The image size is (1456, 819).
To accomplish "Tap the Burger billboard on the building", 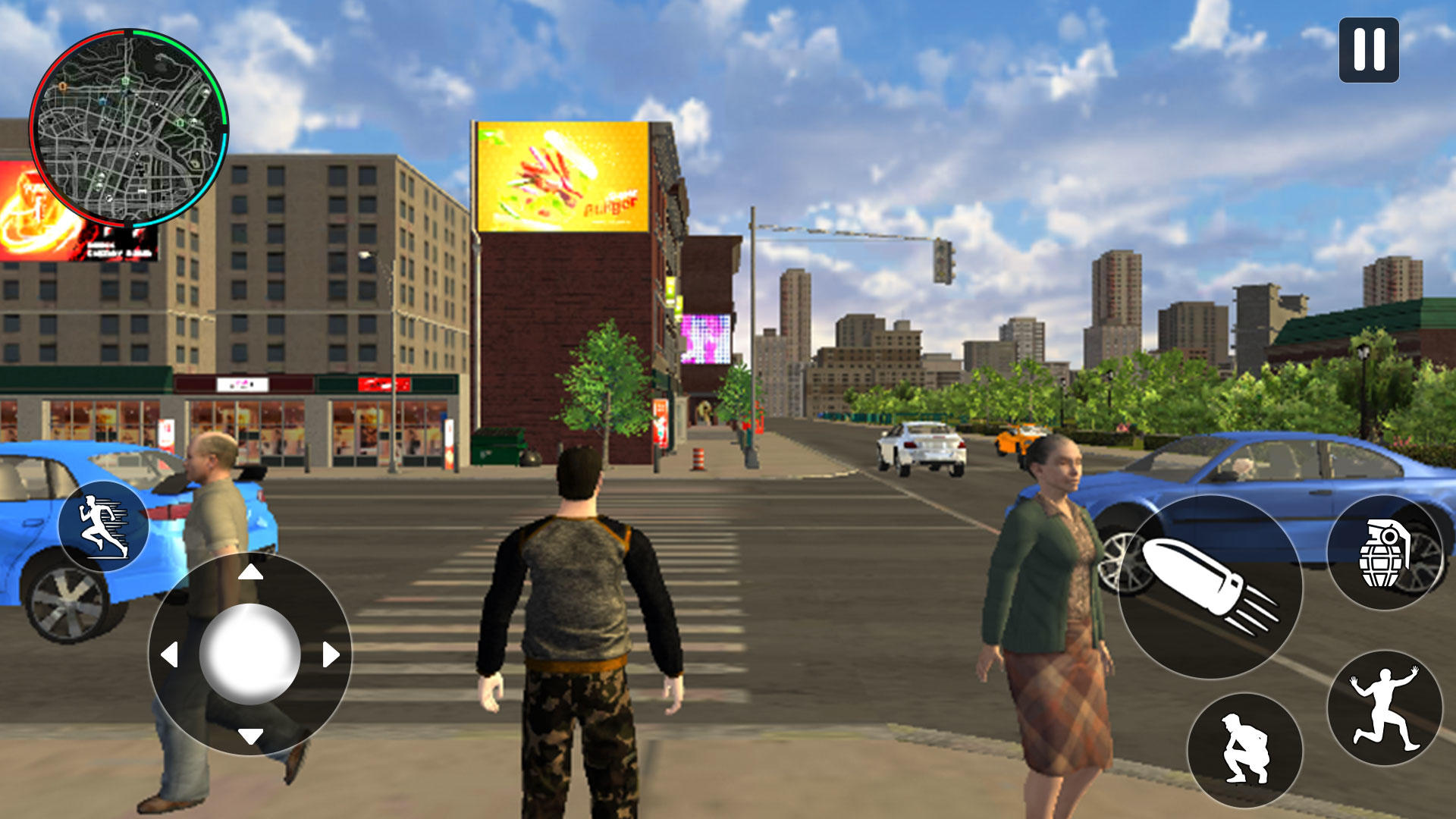I will click(x=561, y=174).
